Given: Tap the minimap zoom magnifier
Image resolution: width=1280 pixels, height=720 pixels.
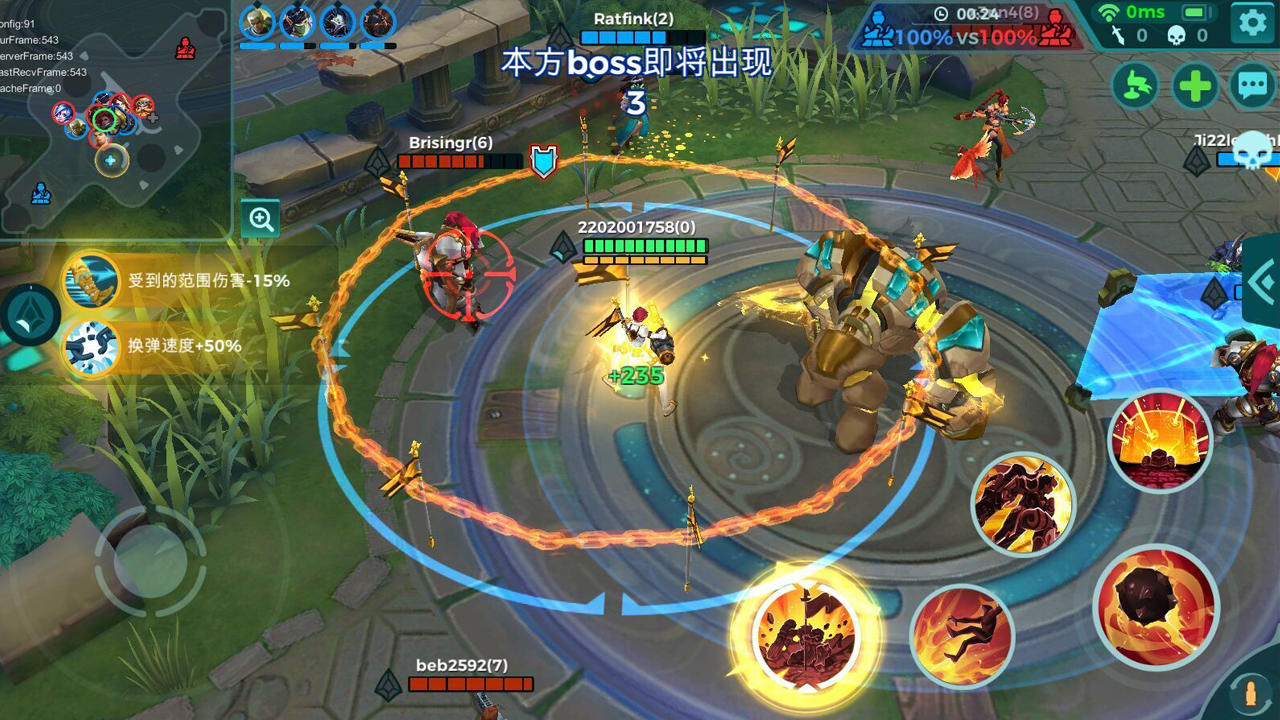Looking at the screenshot, I should click(x=261, y=219).
